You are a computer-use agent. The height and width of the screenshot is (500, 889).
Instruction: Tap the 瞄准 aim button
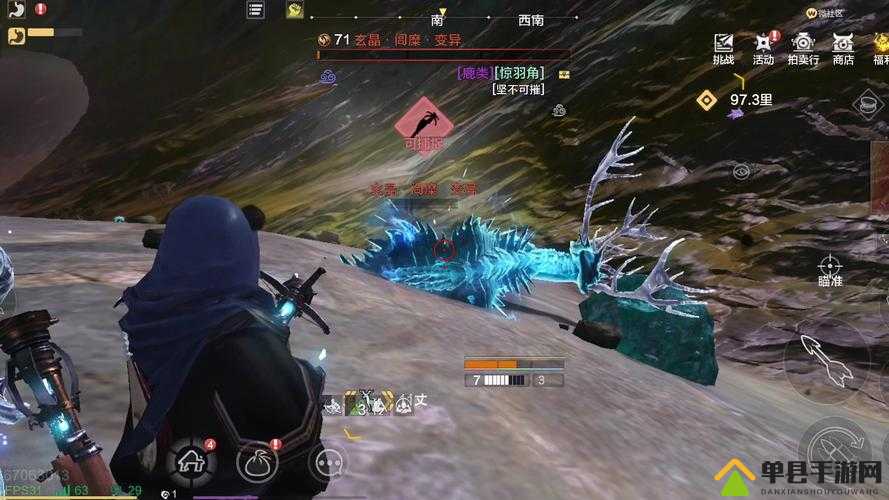pyautogui.click(x=829, y=270)
